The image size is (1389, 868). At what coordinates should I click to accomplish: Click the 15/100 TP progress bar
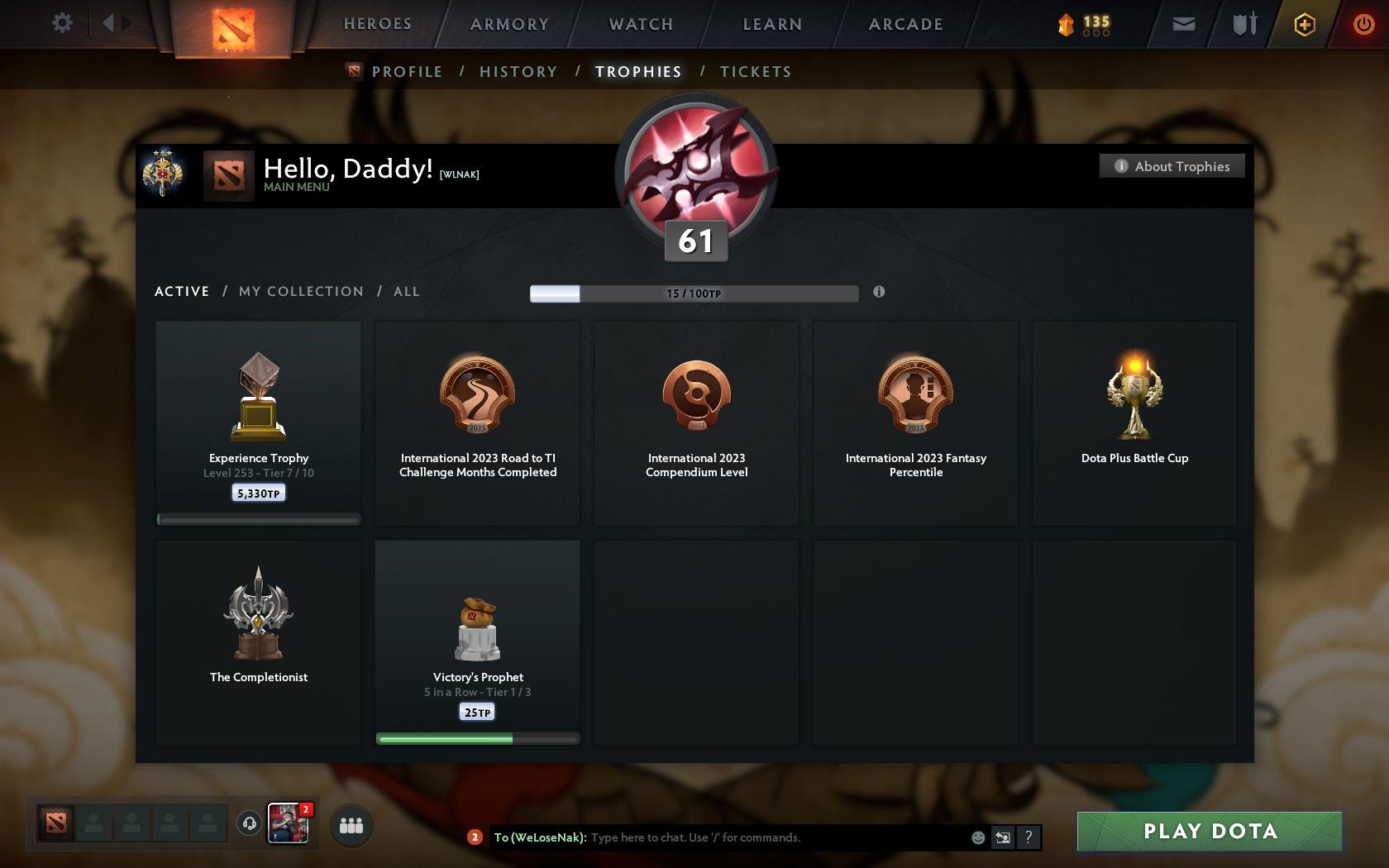[694, 293]
